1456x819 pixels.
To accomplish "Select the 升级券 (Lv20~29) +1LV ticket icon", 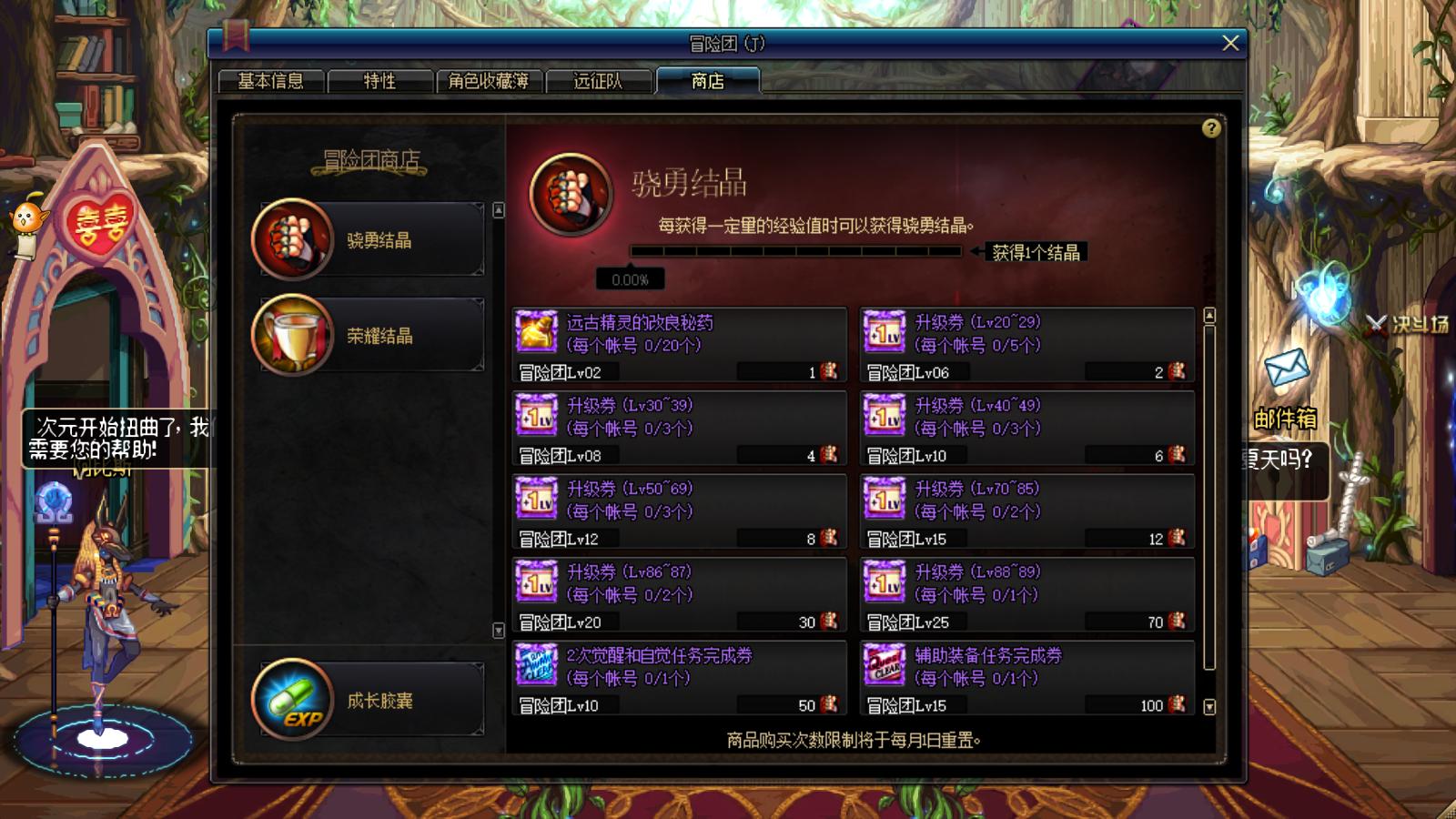I will coord(884,330).
